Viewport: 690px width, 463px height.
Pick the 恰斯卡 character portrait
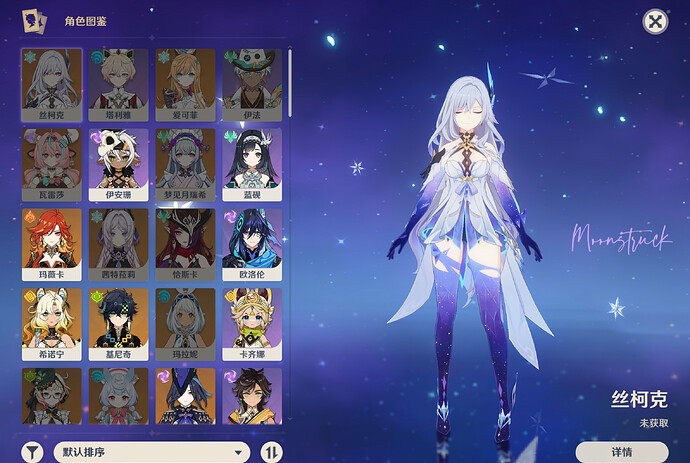(185, 243)
